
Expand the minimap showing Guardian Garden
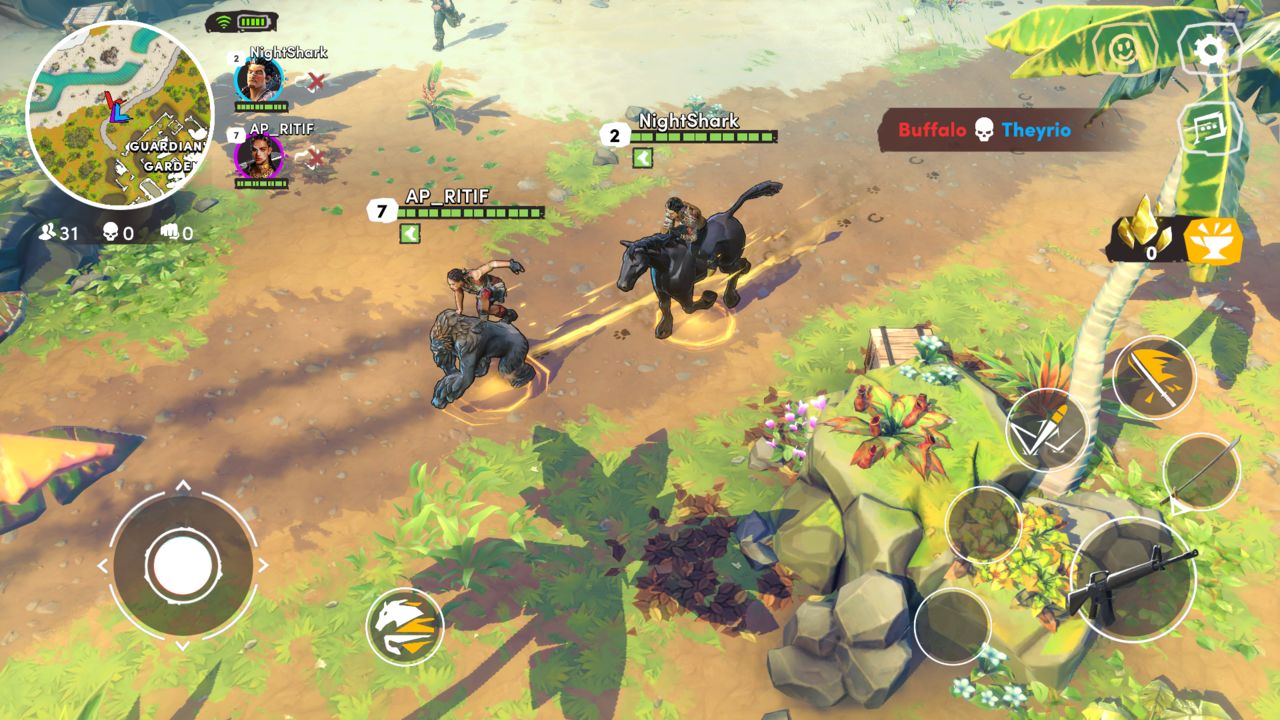coord(115,110)
